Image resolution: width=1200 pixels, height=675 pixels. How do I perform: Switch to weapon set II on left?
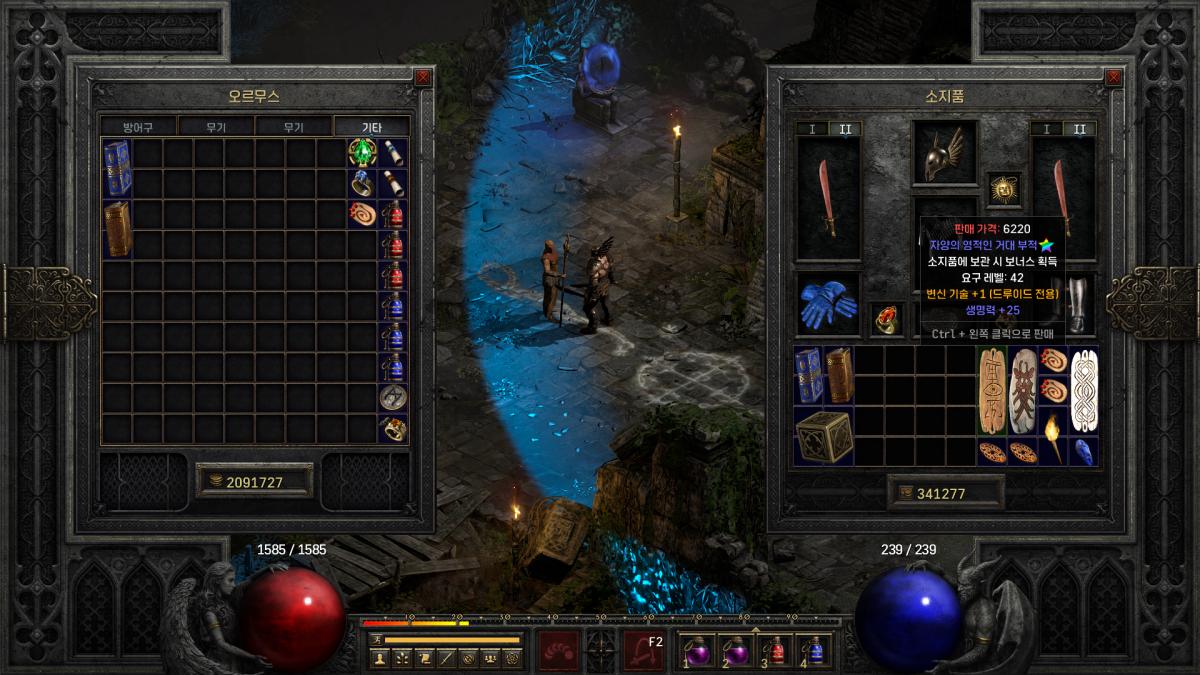pyautogui.click(x=844, y=129)
